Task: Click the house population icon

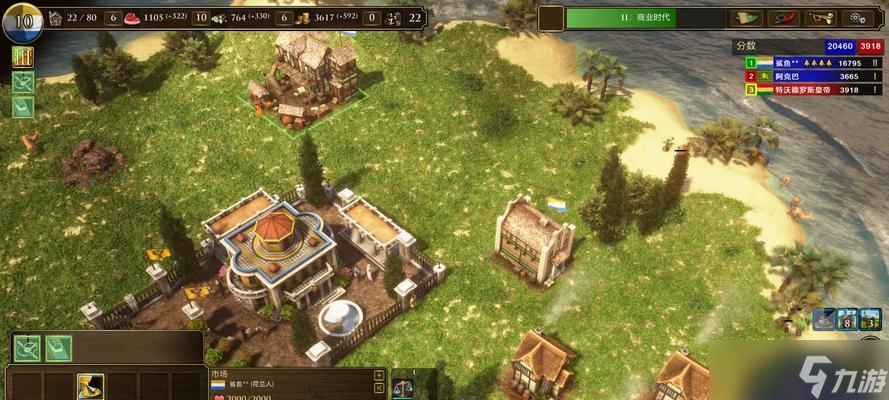Action: [55, 17]
